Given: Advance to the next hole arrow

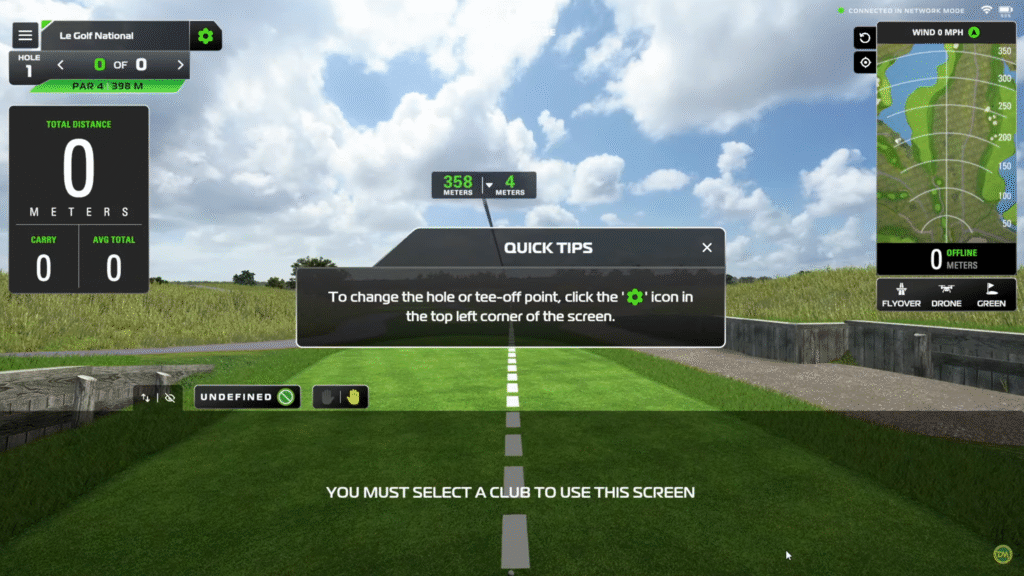Looking at the screenshot, I should point(180,65).
